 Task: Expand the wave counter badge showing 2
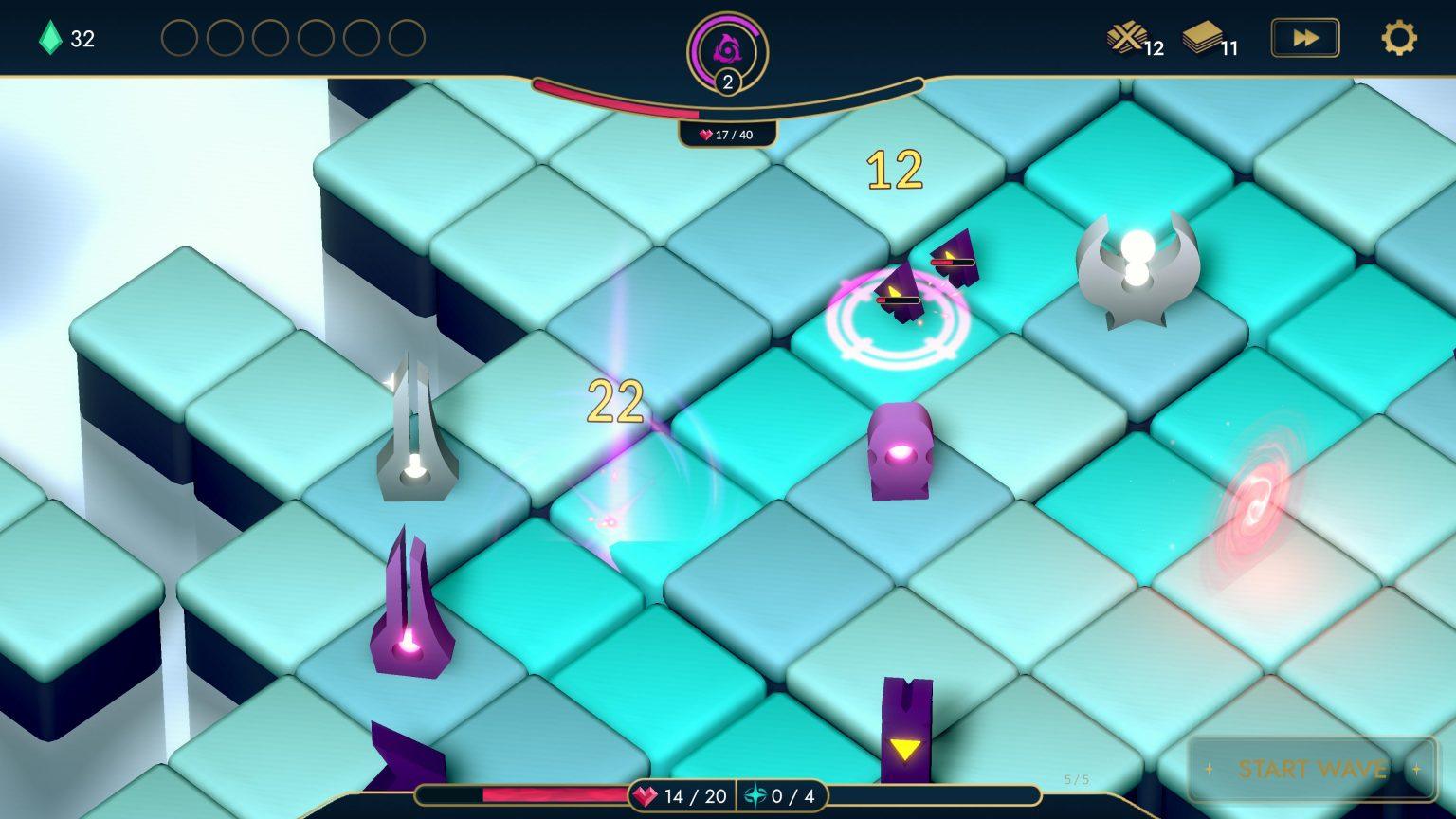coord(726,82)
